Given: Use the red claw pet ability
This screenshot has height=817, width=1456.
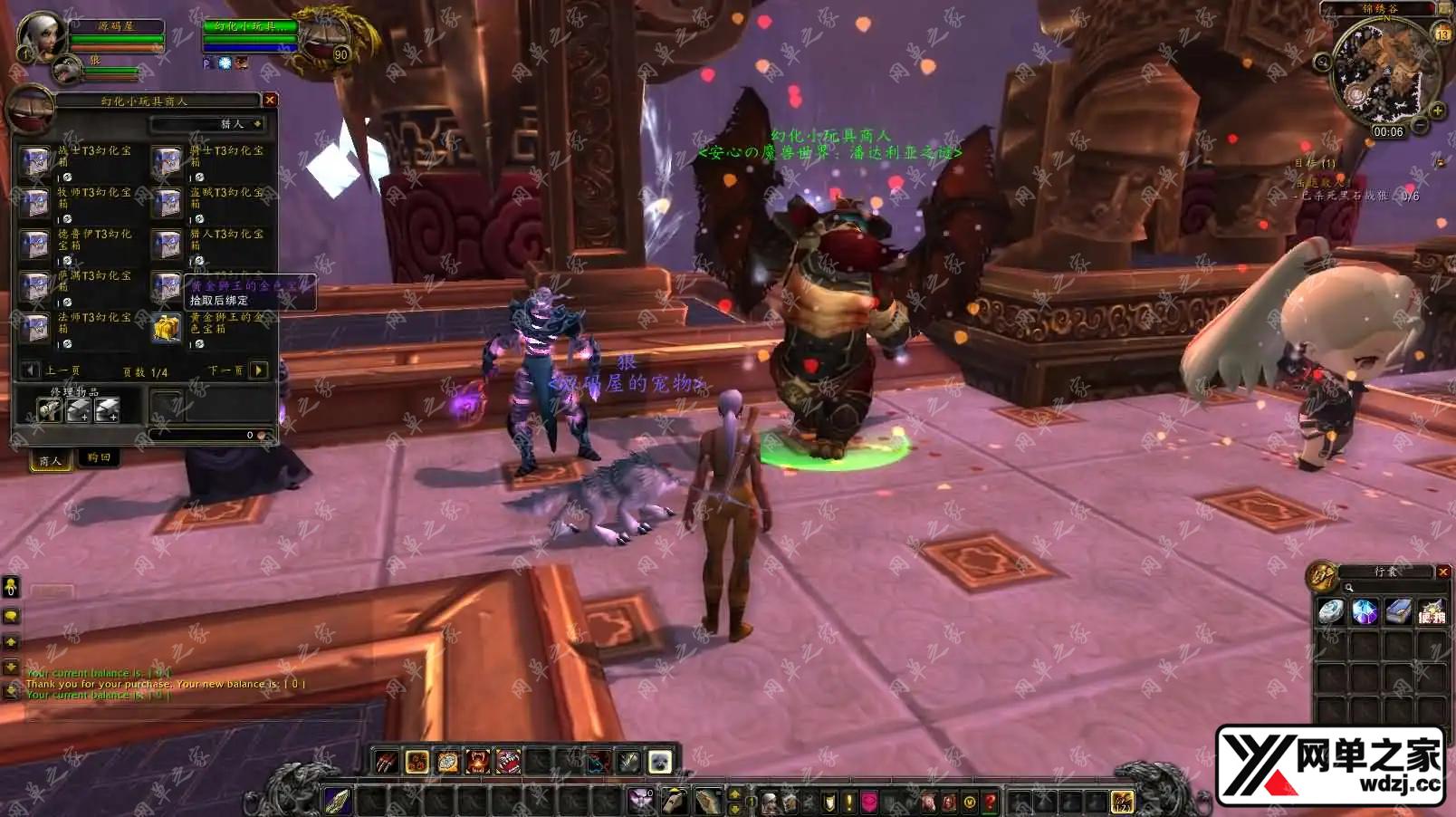Looking at the screenshot, I should (x=387, y=762).
